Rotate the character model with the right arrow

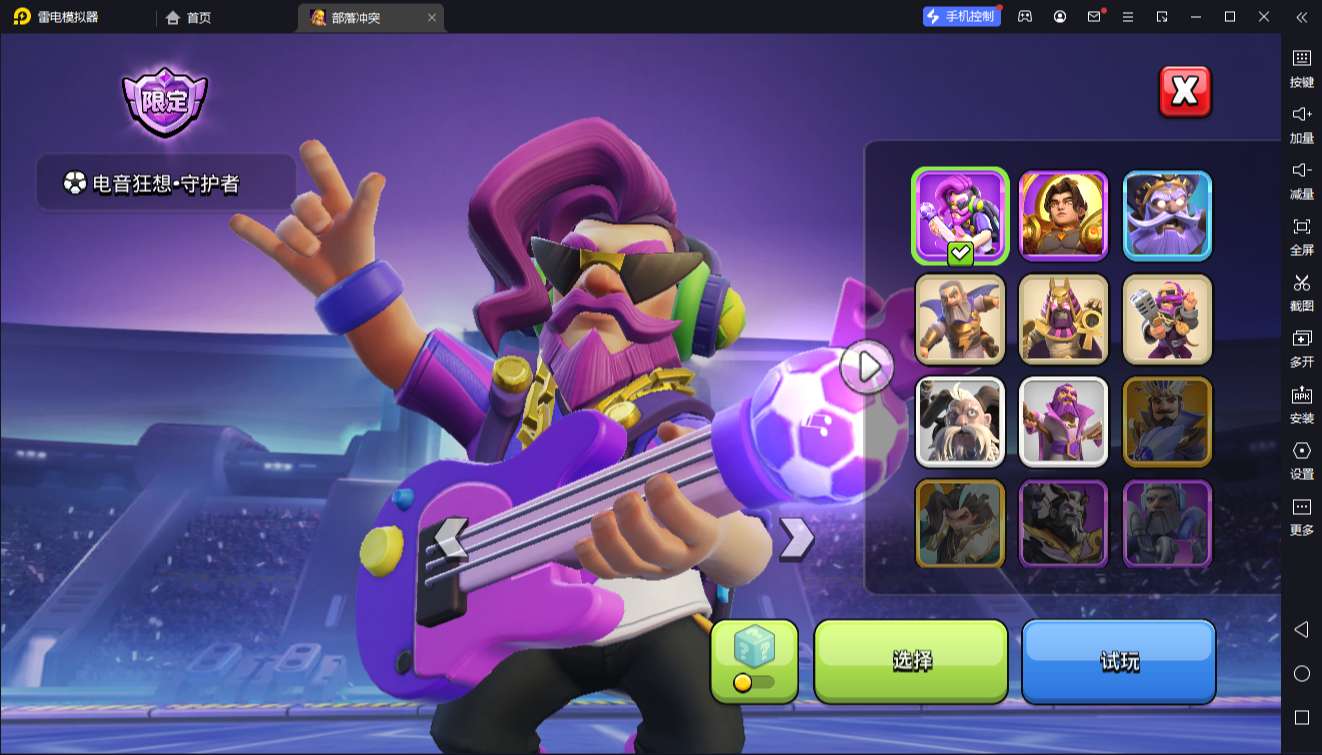click(796, 538)
